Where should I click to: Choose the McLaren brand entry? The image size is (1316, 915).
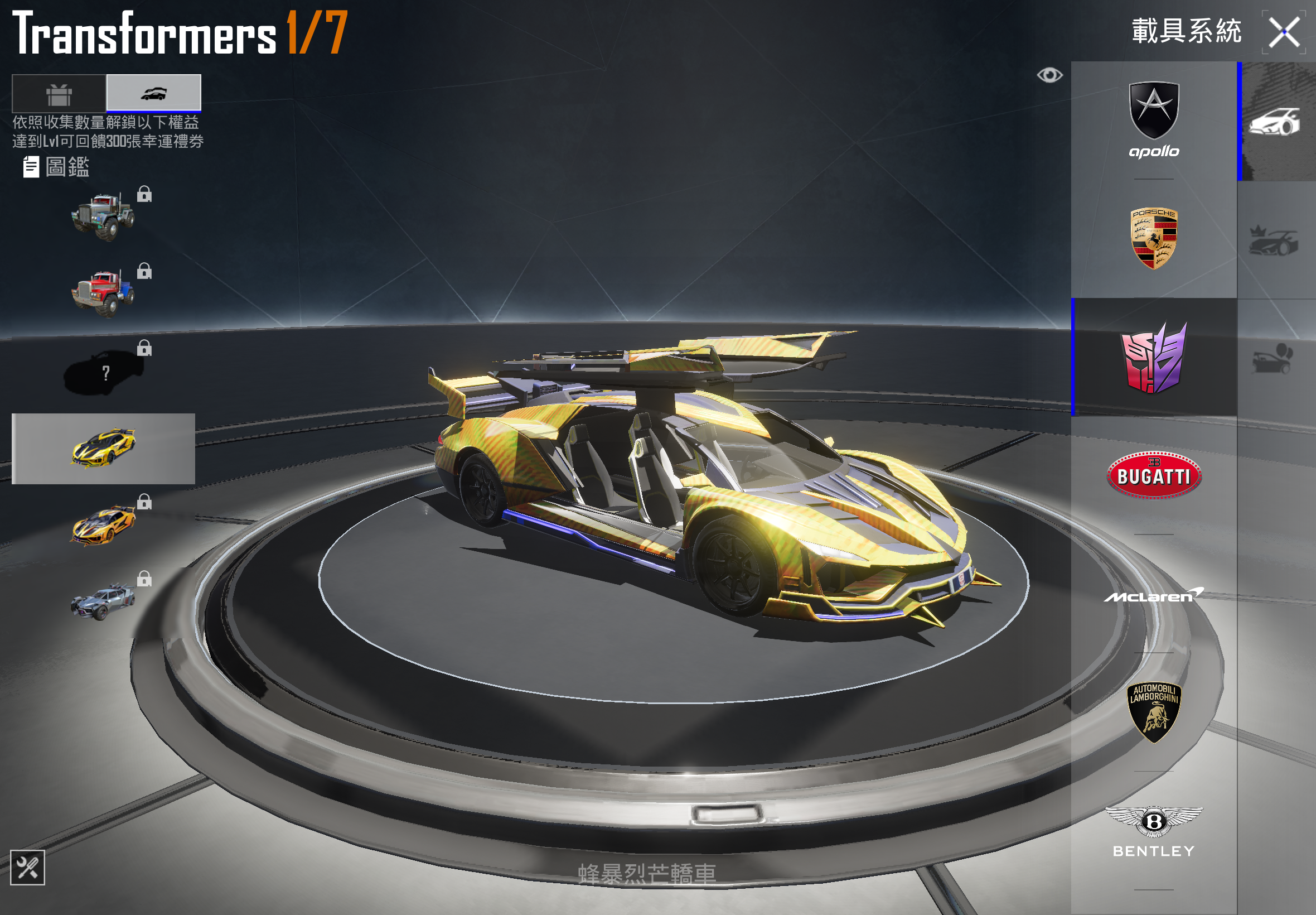click(1153, 596)
